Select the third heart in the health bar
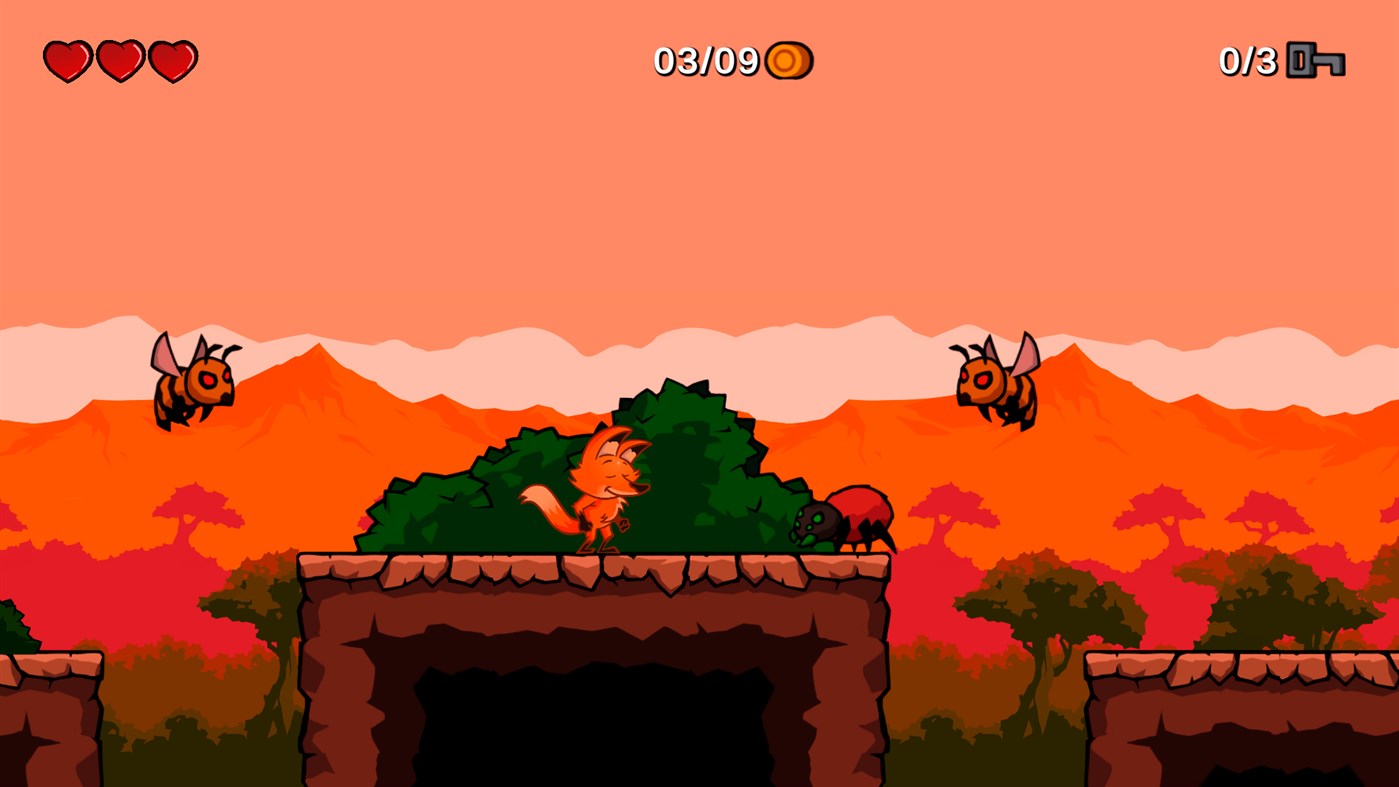Viewport: 1399px width, 787px height. point(173,60)
